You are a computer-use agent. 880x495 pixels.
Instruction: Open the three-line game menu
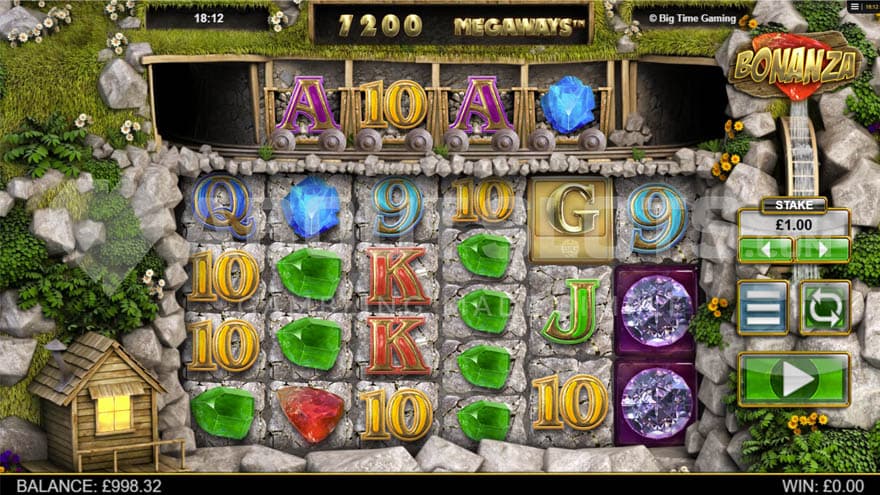pyautogui.click(x=762, y=307)
